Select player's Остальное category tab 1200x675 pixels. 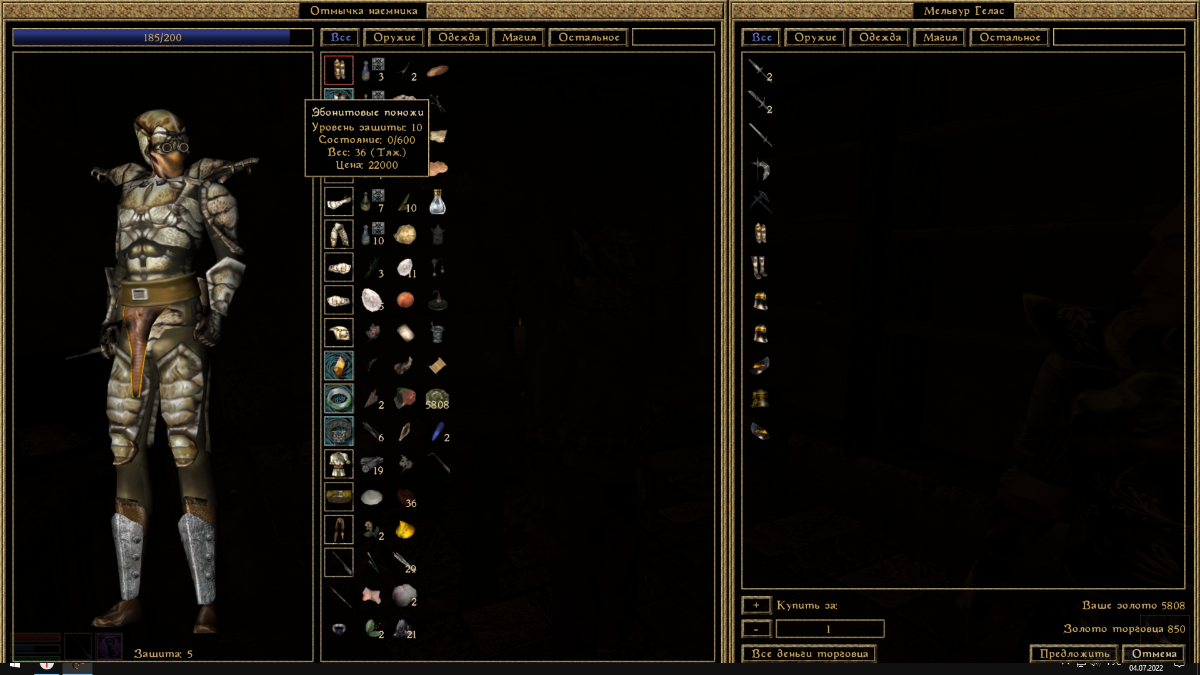click(588, 38)
